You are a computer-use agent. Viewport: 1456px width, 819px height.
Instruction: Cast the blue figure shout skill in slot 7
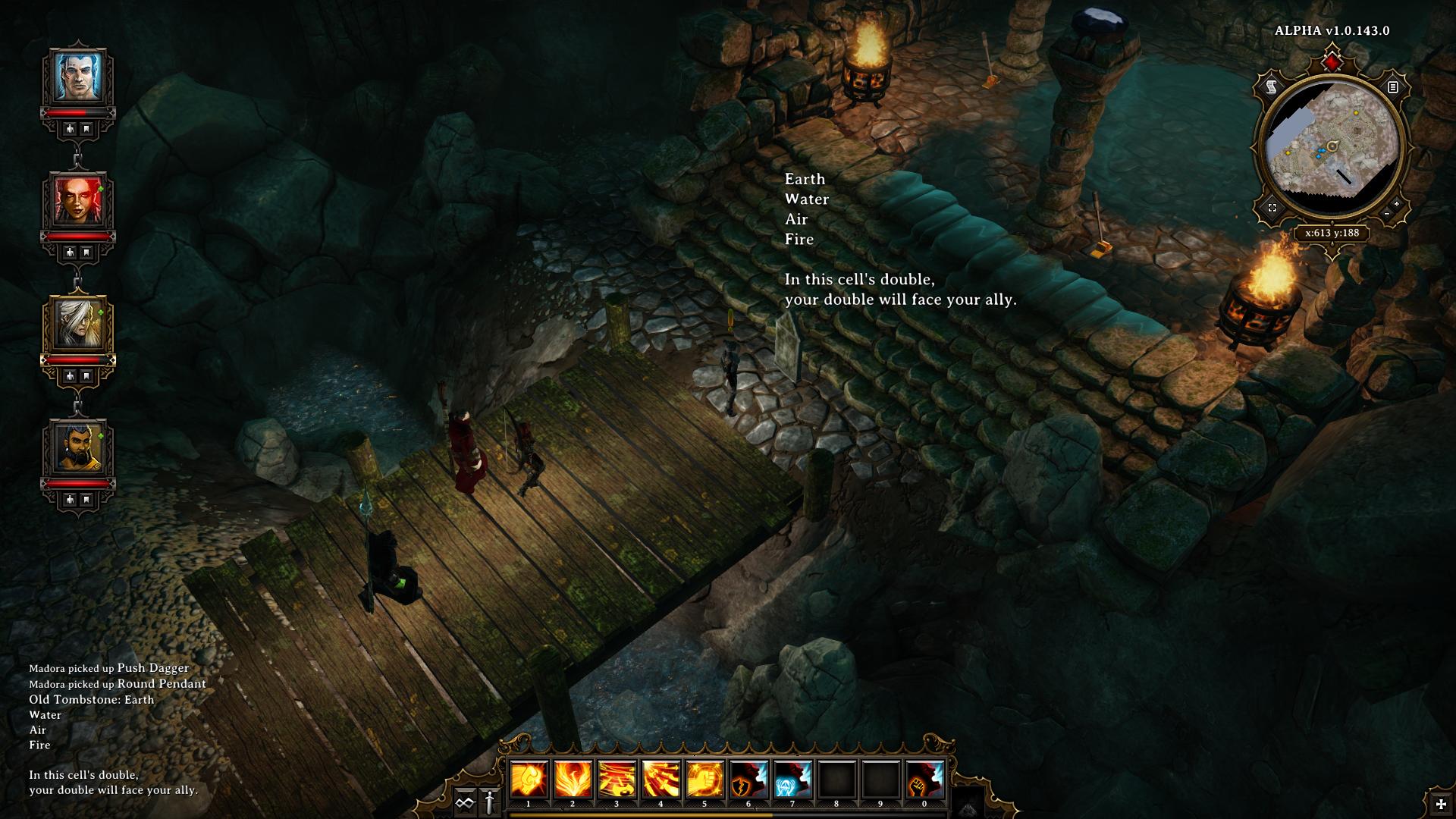(x=792, y=780)
